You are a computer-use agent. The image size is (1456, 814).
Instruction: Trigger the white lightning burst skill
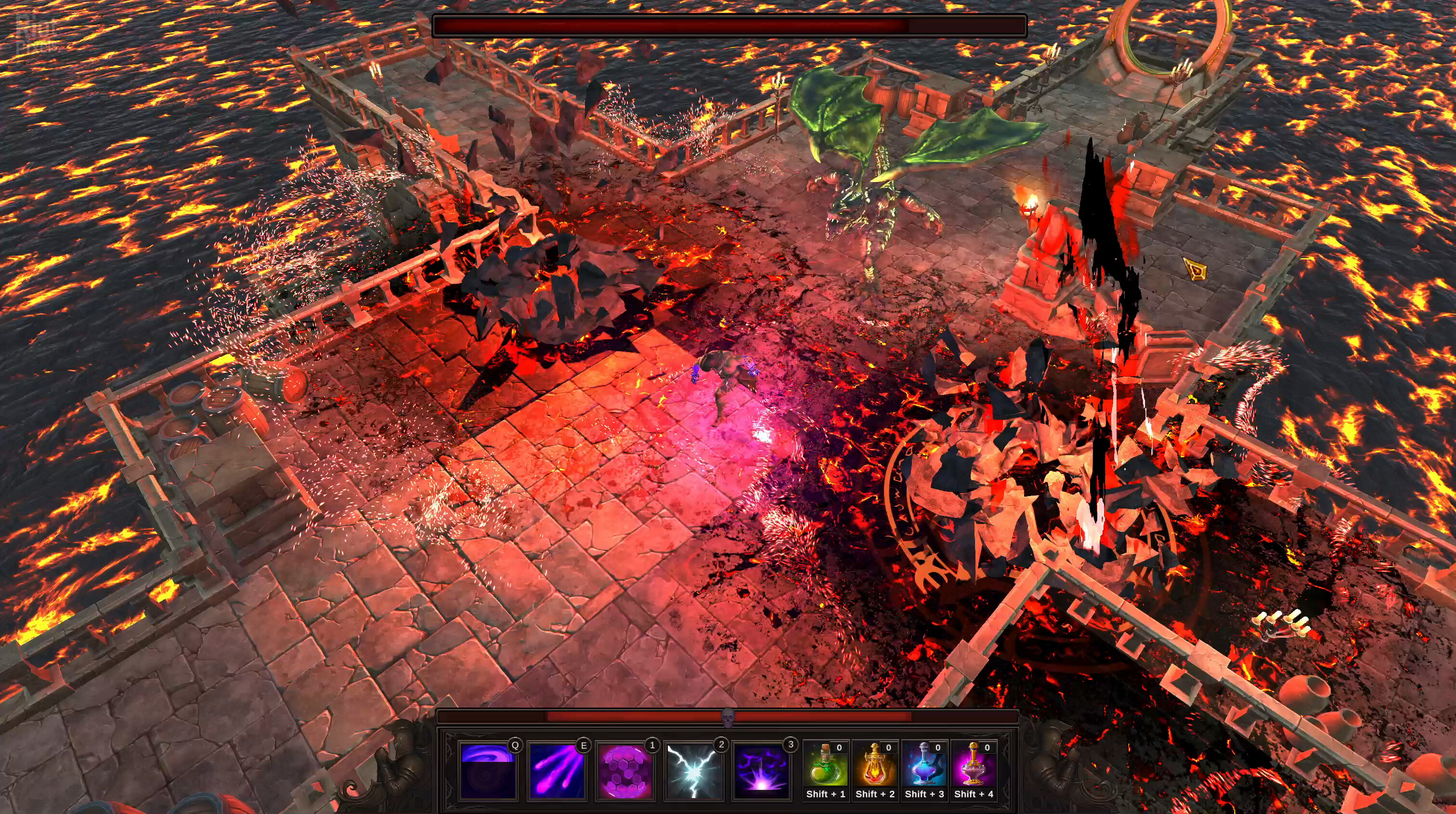pos(693,770)
